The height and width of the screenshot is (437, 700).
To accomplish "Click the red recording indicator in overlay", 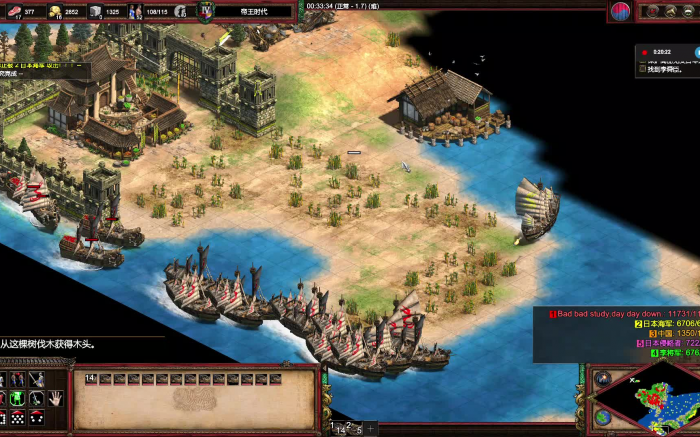I will (642, 50).
